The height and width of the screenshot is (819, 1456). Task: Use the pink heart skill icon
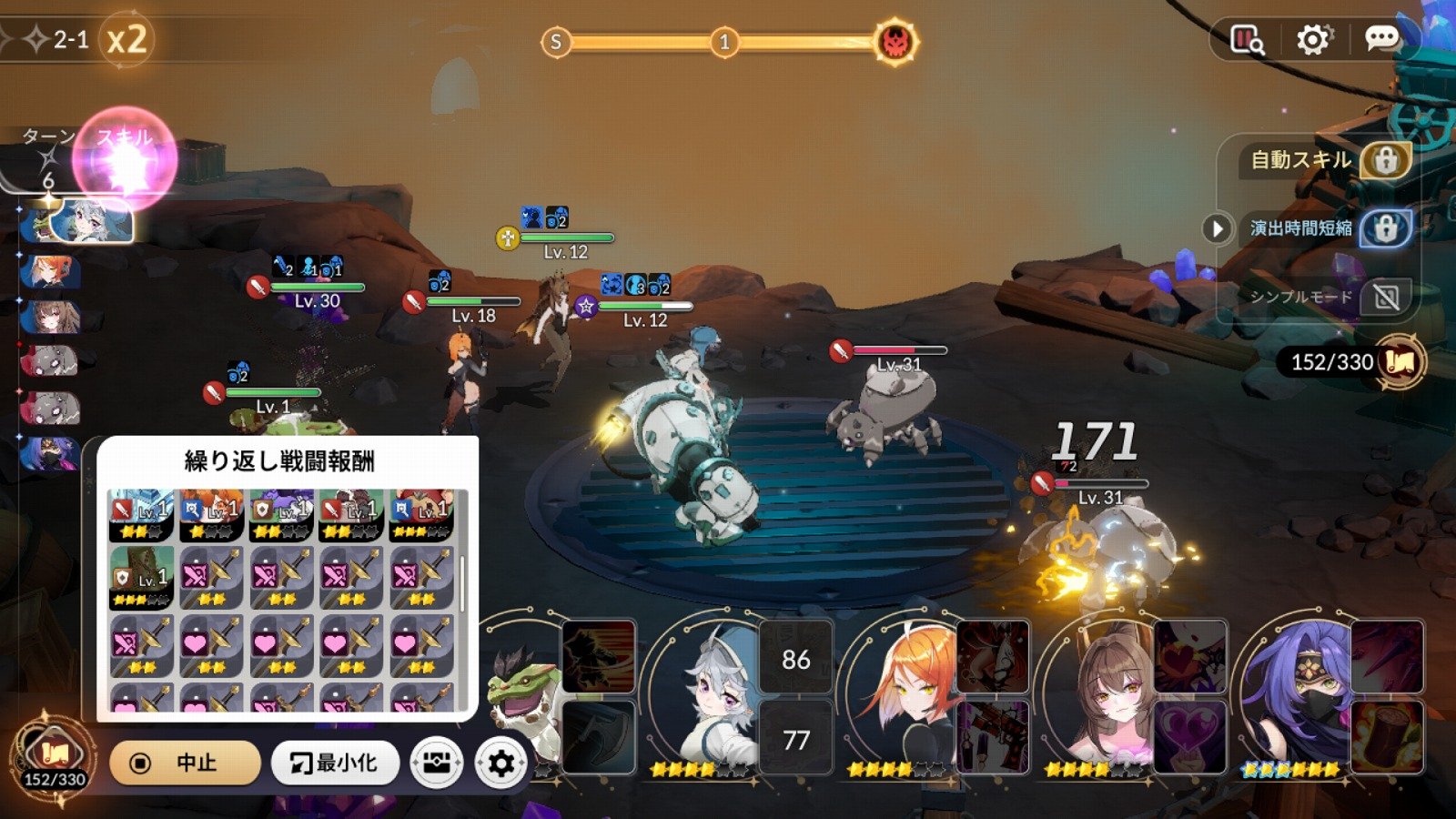1189,735
